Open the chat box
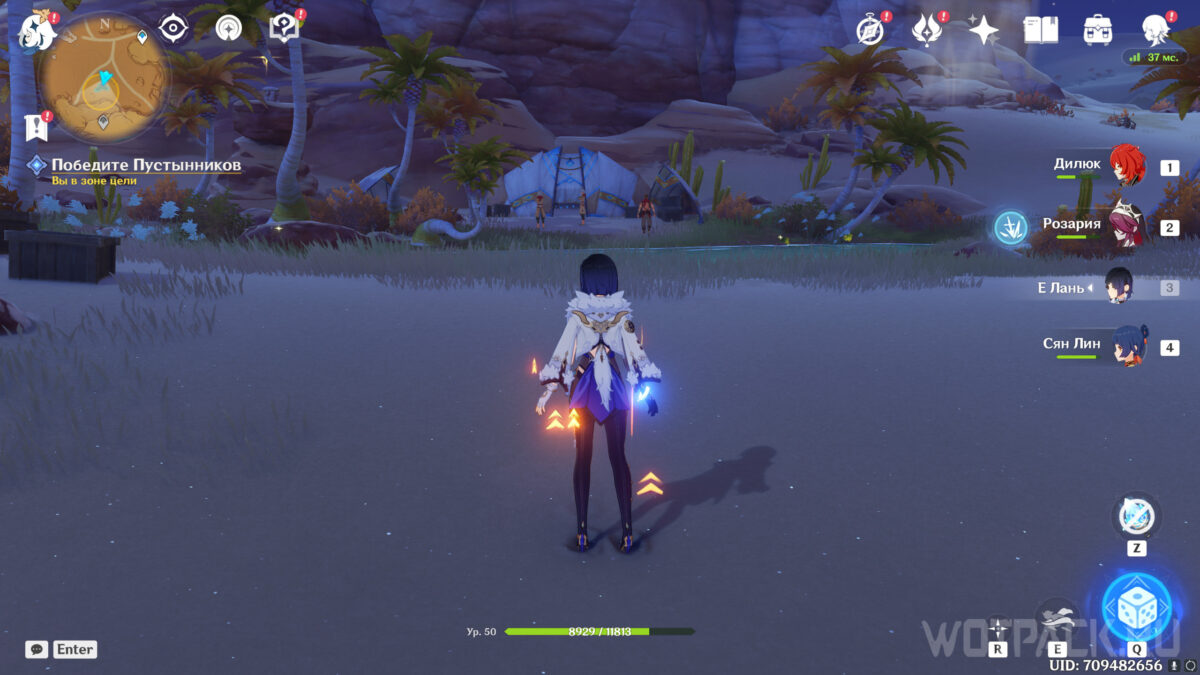 pos(37,649)
